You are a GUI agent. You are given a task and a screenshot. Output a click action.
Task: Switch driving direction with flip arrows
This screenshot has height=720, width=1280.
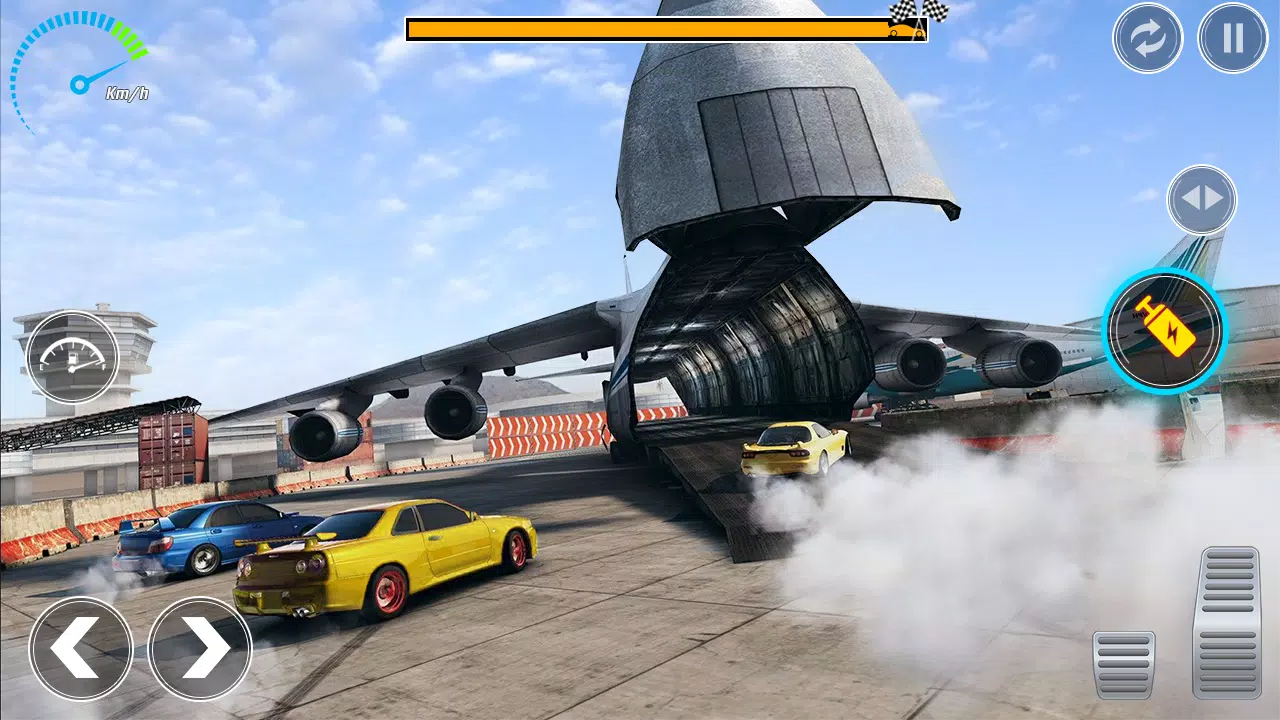pos(1201,199)
